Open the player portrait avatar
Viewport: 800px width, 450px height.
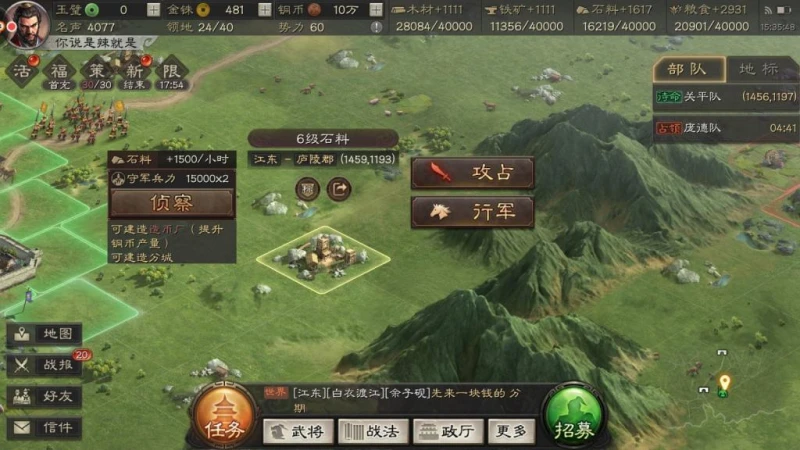pyautogui.click(x=23, y=24)
